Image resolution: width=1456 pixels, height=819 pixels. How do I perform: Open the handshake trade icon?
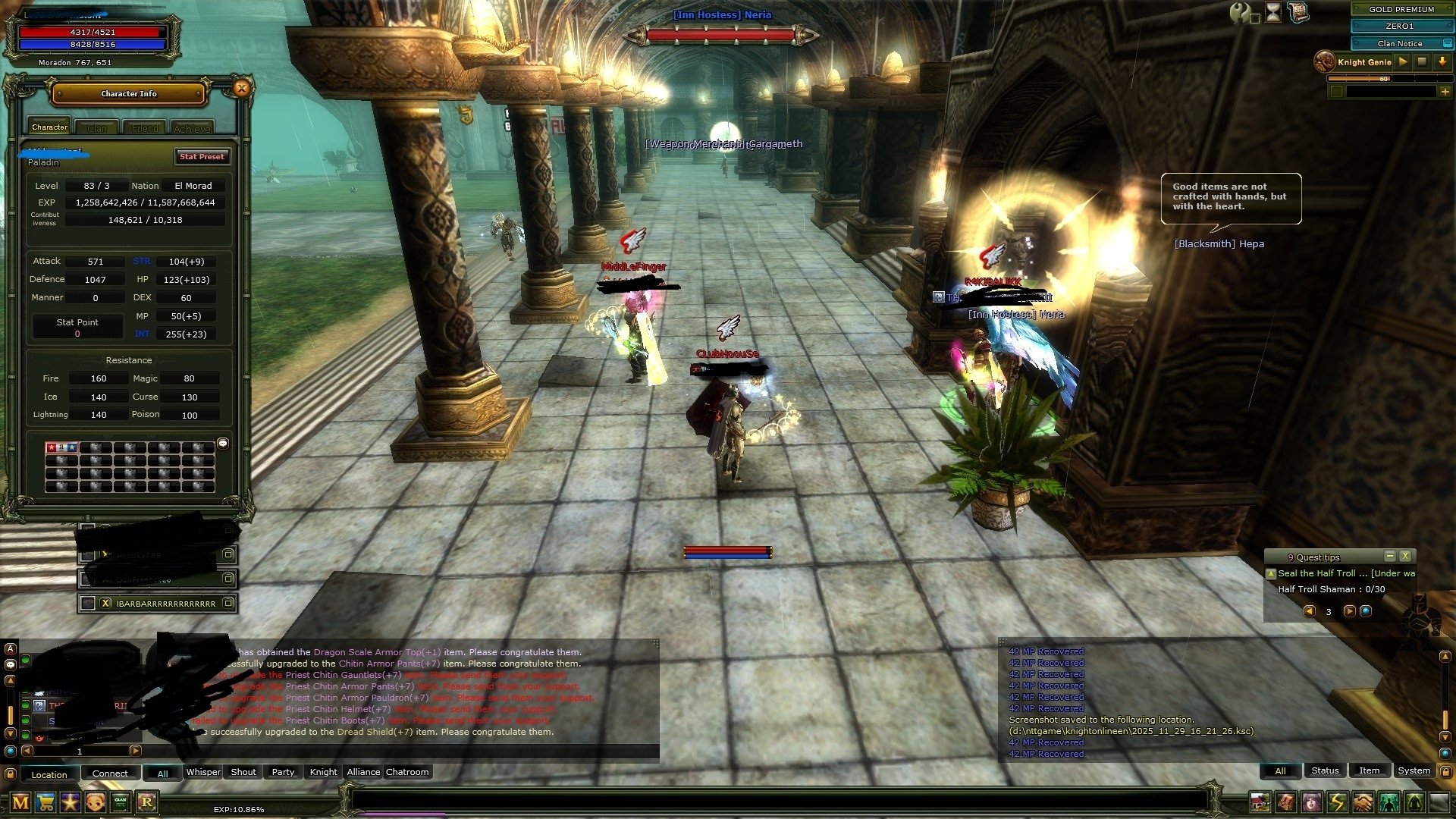pyautogui.click(x=1363, y=802)
